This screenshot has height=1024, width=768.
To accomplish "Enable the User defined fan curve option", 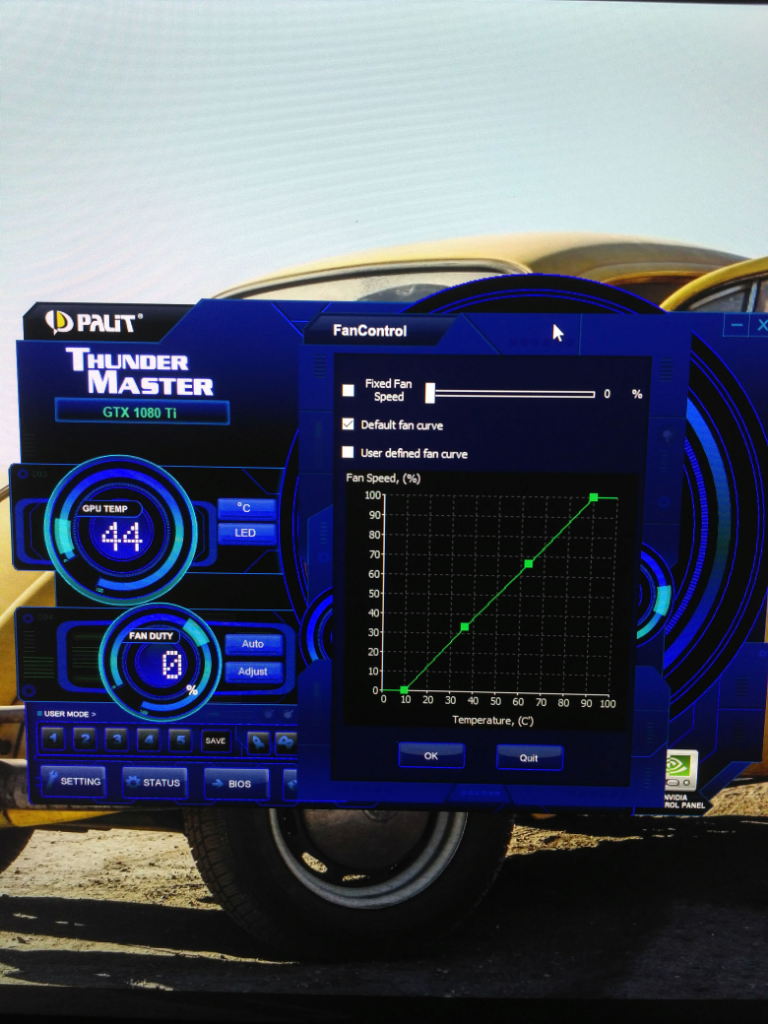I will point(348,453).
